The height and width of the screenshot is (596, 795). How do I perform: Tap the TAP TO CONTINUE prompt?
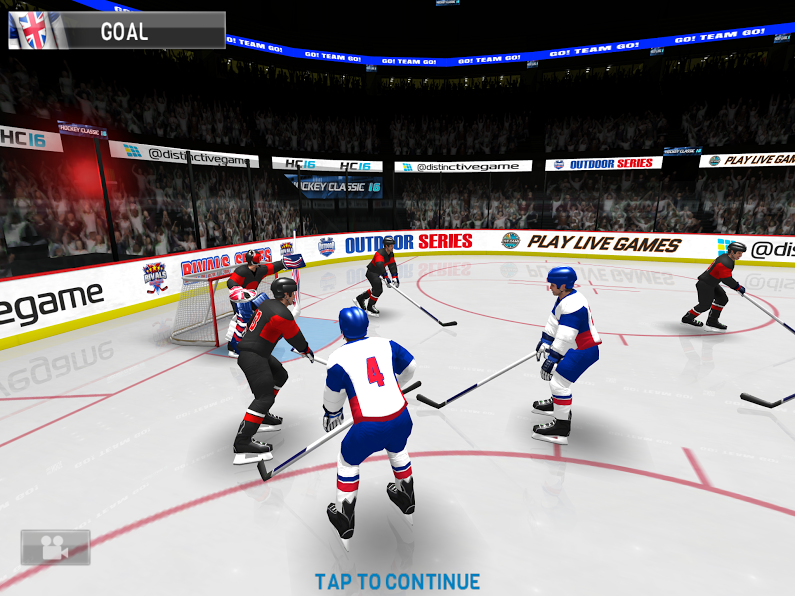(397, 581)
